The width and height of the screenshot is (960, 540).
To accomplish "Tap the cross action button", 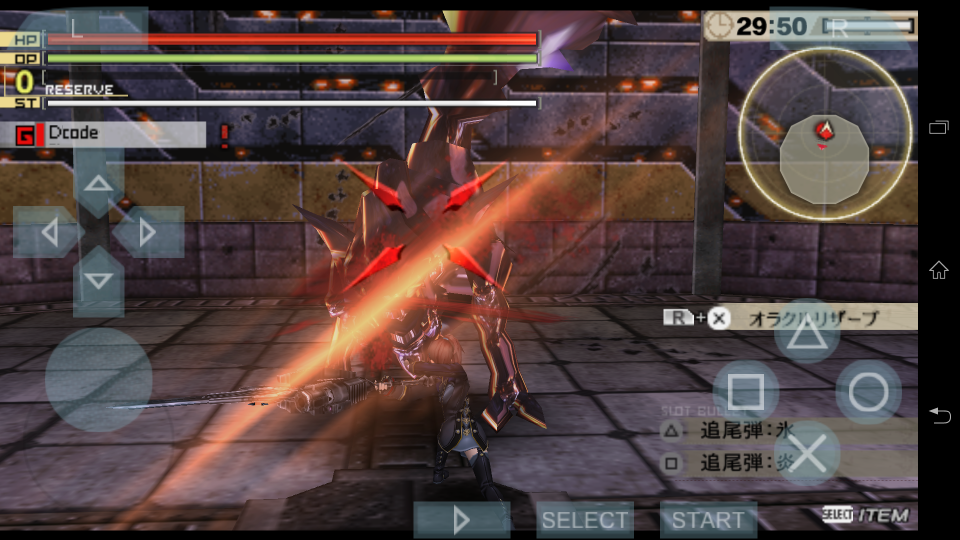I will click(x=807, y=454).
